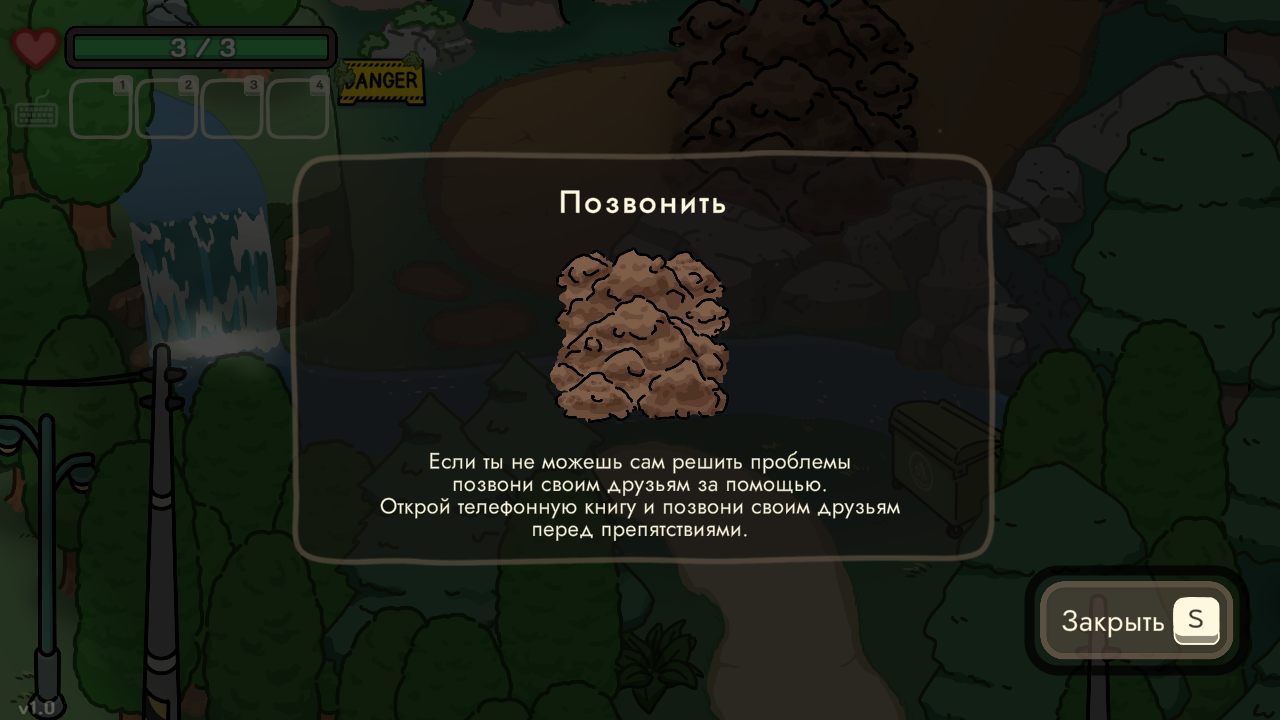Select inventory slot 2
Viewport: 1280px width, 720px height.
click(166, 112)
